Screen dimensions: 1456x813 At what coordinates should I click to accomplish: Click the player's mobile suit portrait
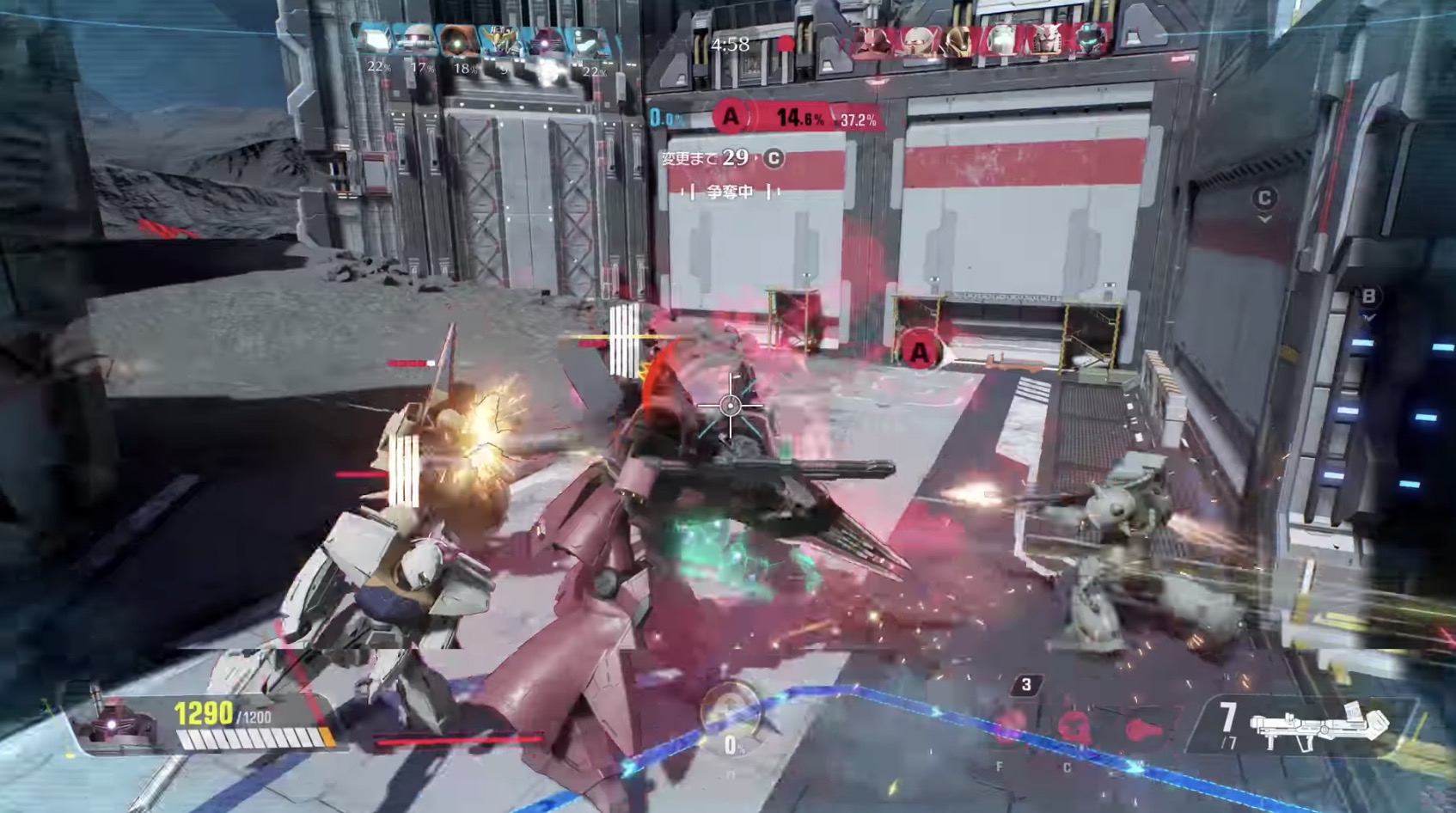115,722
